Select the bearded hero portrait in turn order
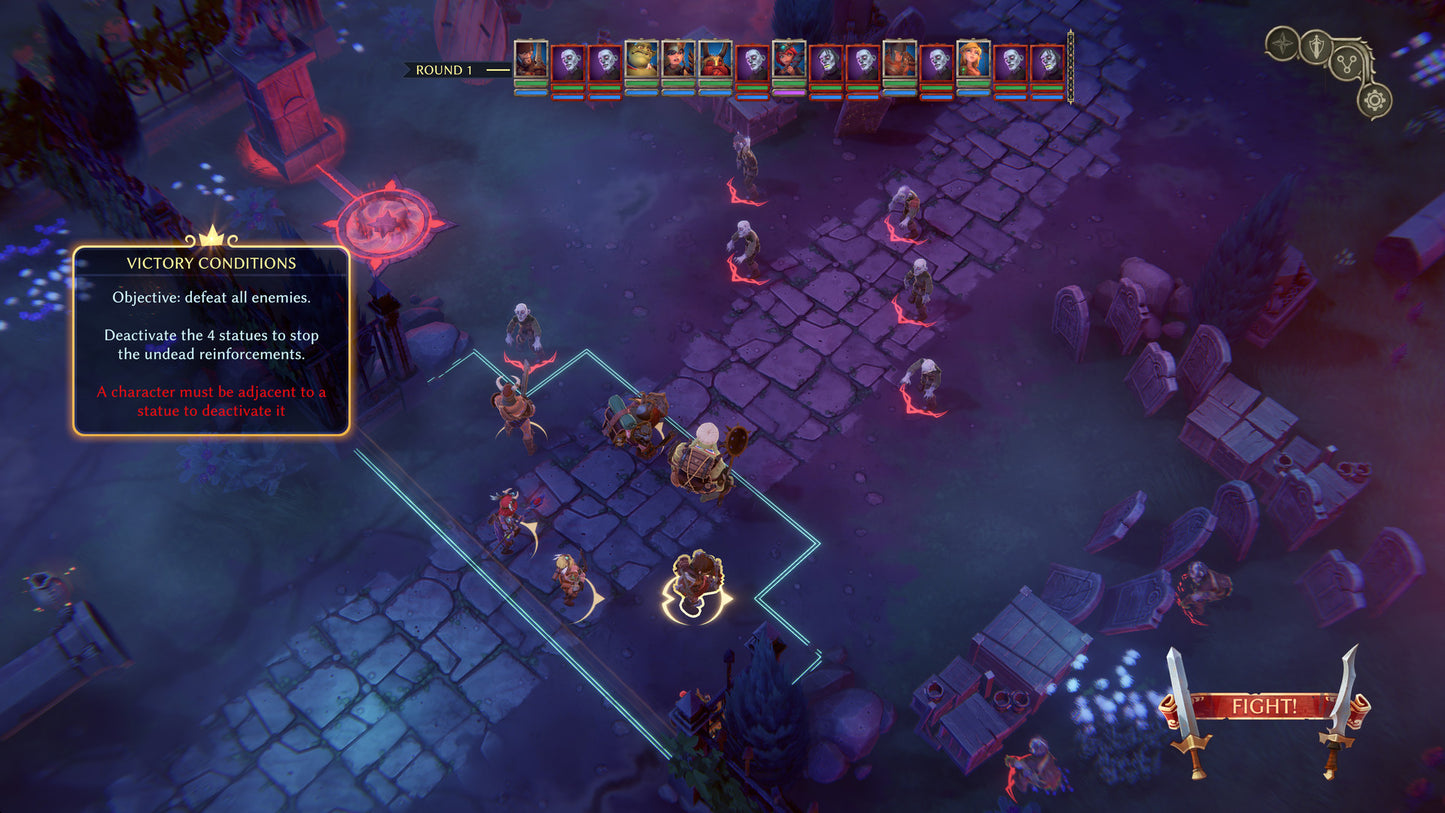The image size is (1445, 813). pyautogui.click(x=531, y=60)
